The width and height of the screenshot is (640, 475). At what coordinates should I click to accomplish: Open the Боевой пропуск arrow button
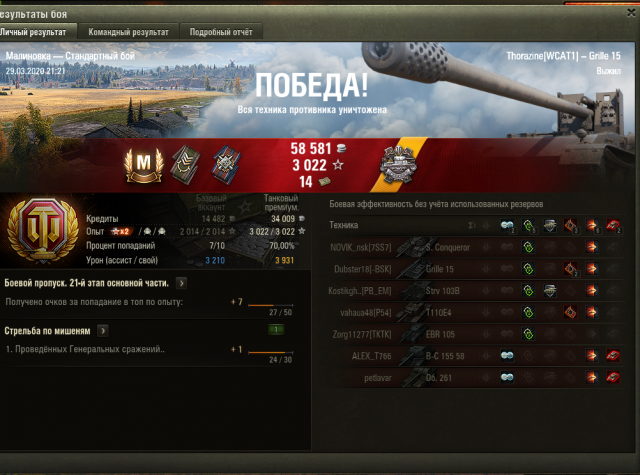pyautogui.click(x=180, y=283)
